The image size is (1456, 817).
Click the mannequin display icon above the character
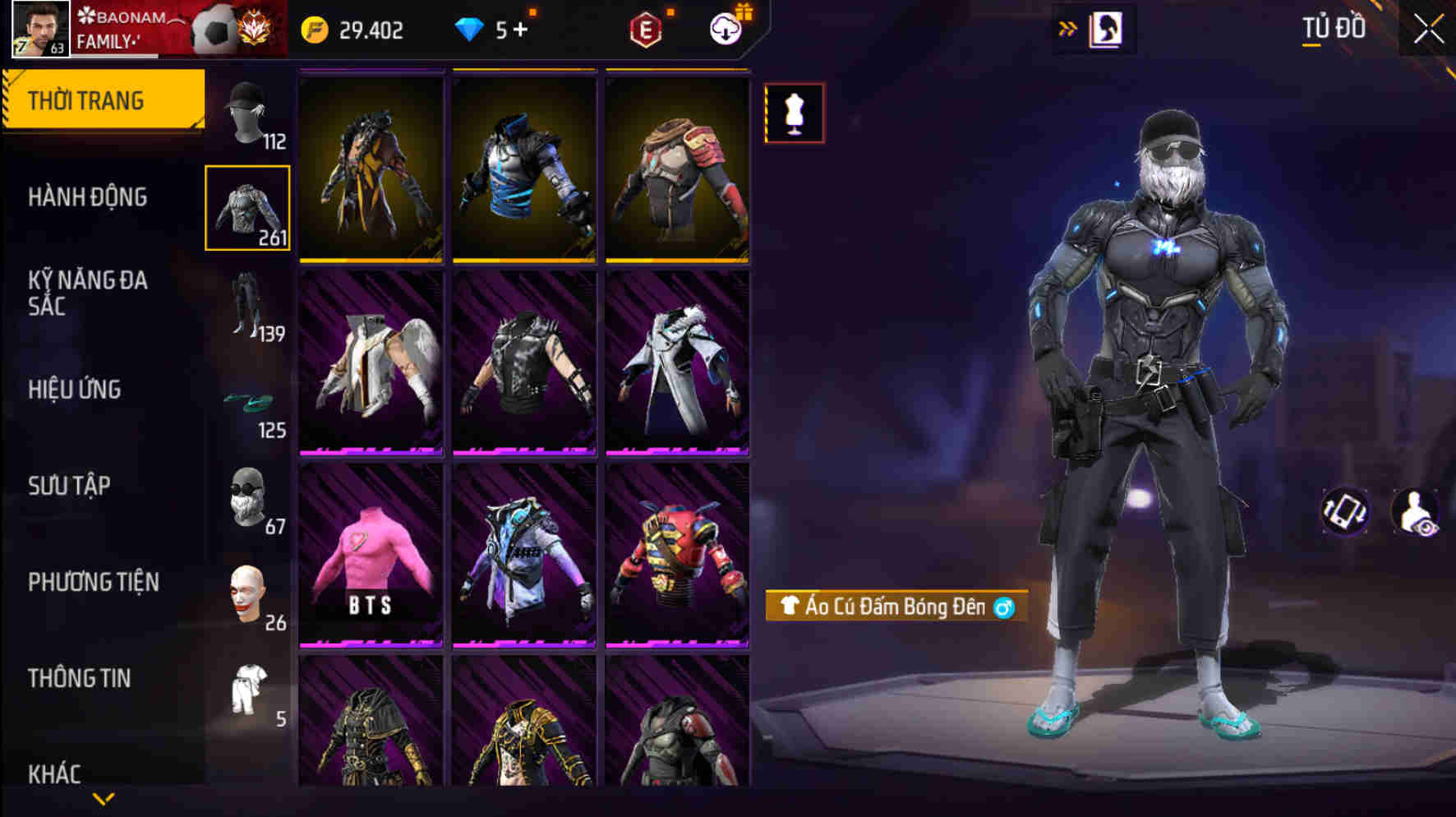[793, 113]
